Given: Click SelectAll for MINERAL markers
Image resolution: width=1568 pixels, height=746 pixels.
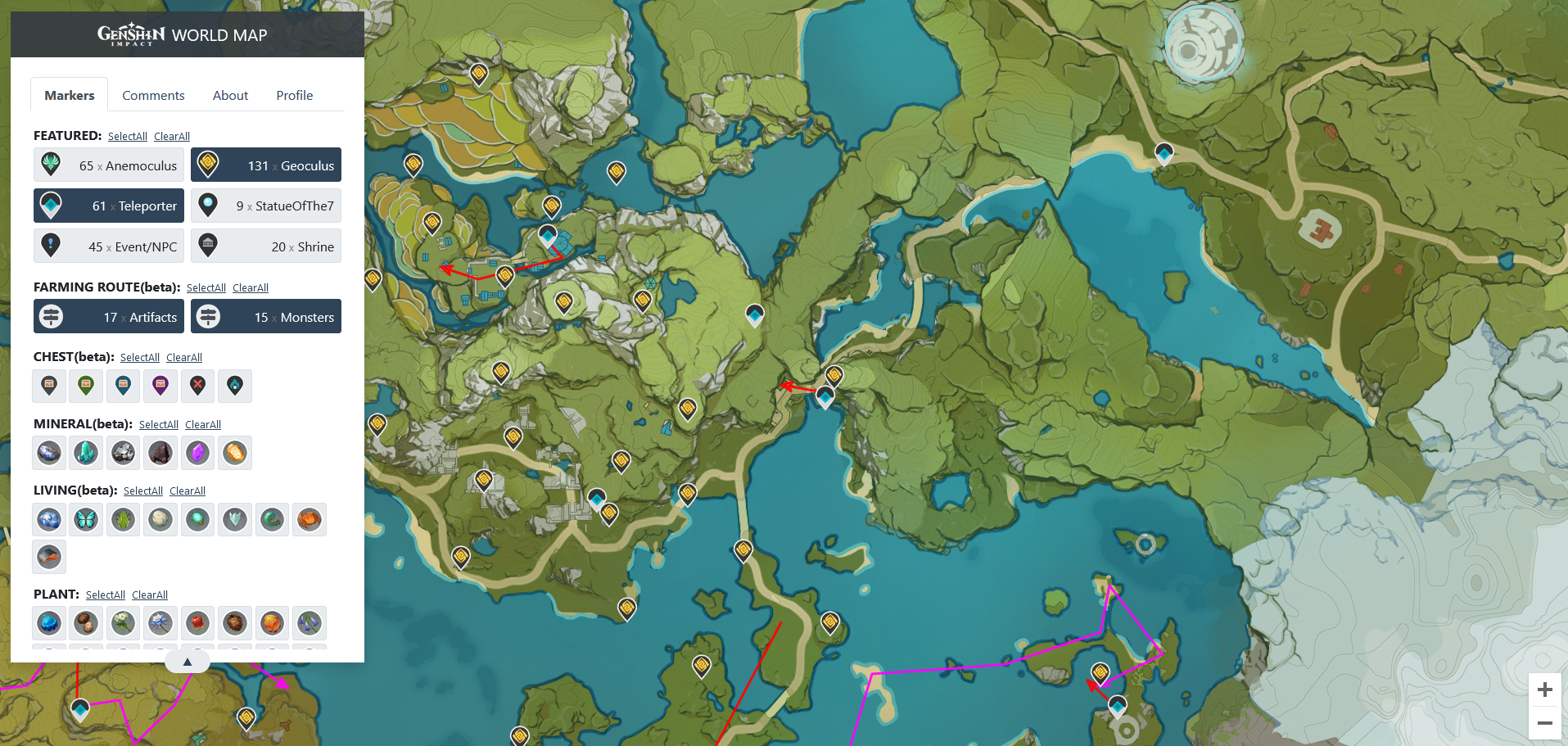Looking at the screenshot, I should pos(158,424).
